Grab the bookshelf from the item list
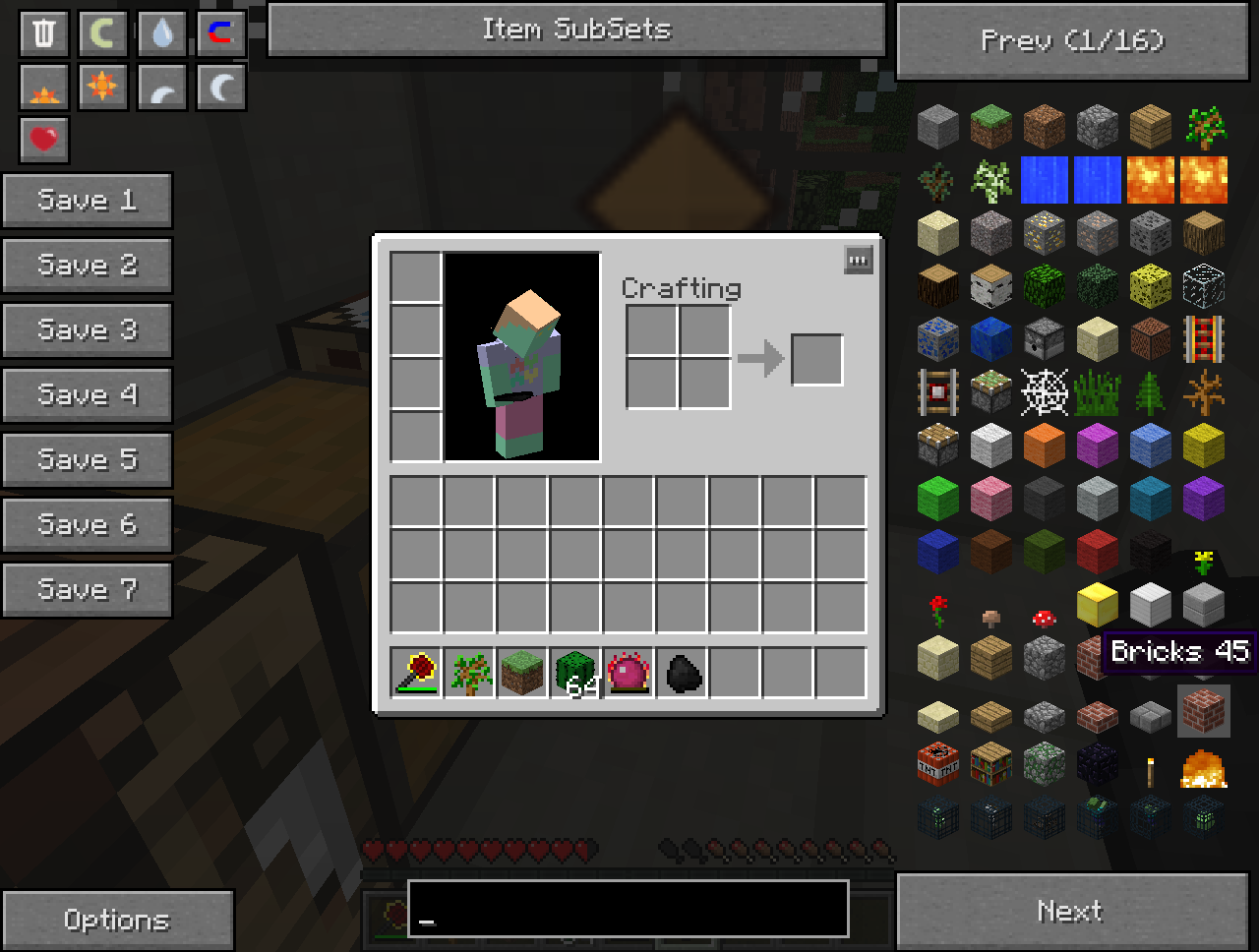Screen dimensions: 1259x952 coord(991,764)
